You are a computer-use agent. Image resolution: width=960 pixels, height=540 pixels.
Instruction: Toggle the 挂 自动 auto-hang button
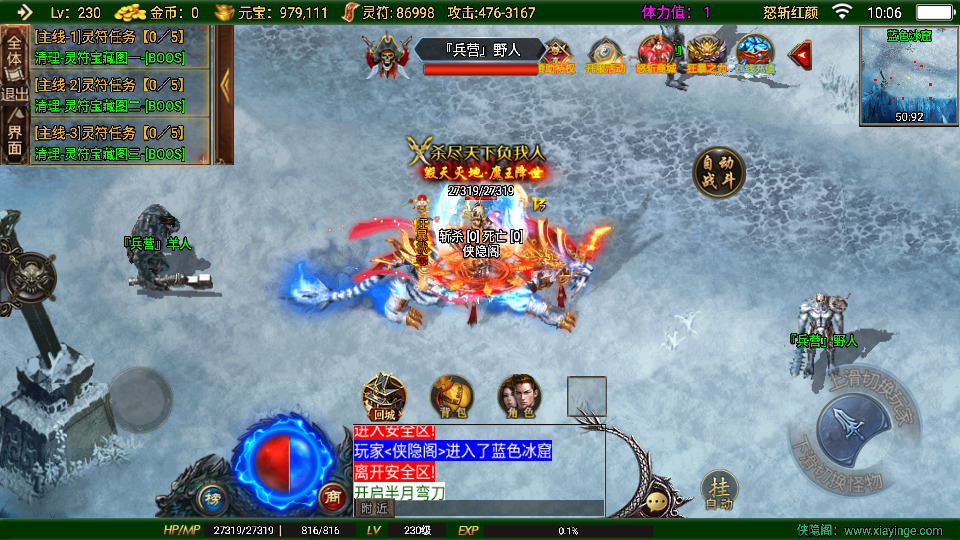[719, 490]
